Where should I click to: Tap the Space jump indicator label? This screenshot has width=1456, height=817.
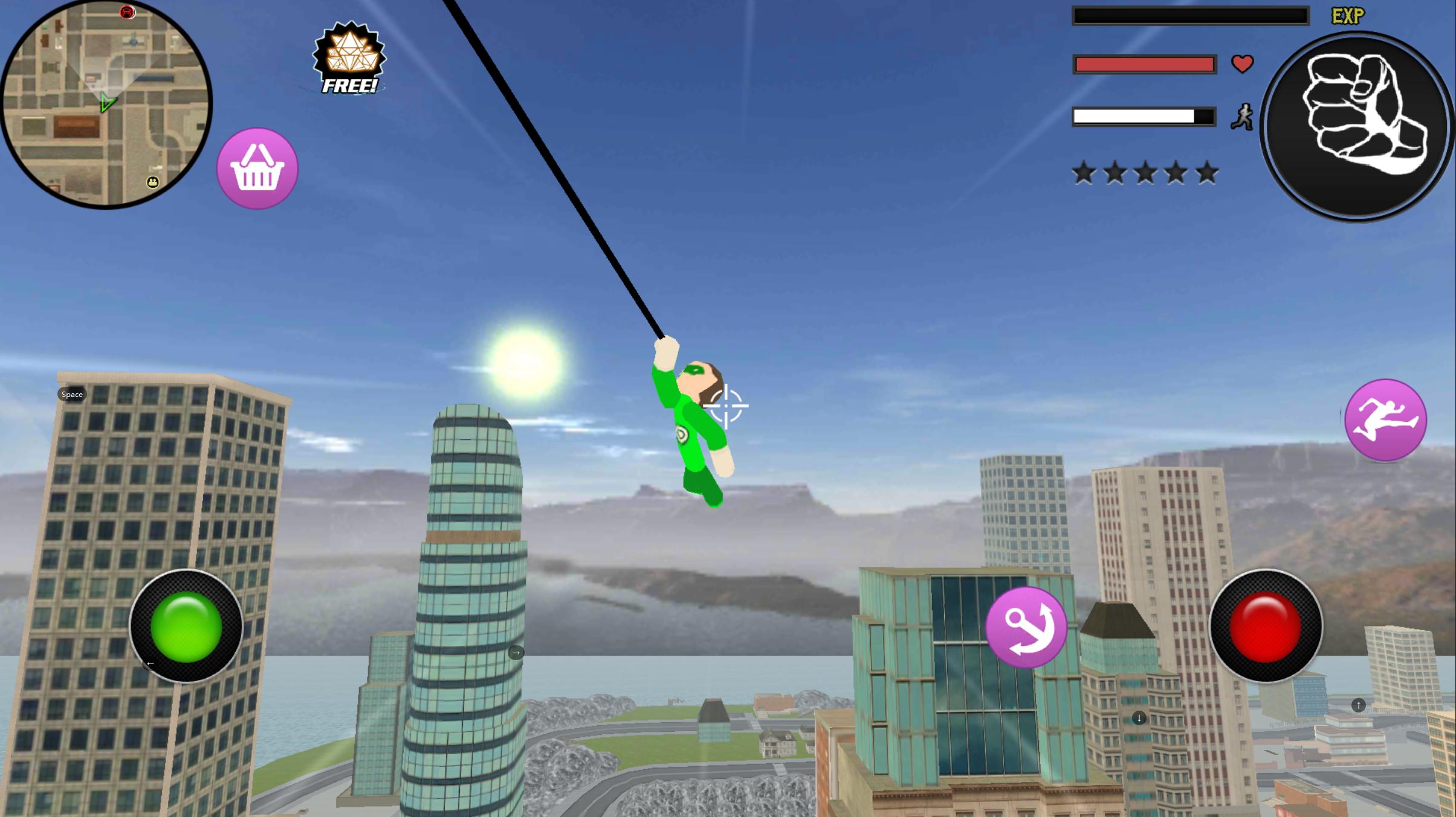71,394
